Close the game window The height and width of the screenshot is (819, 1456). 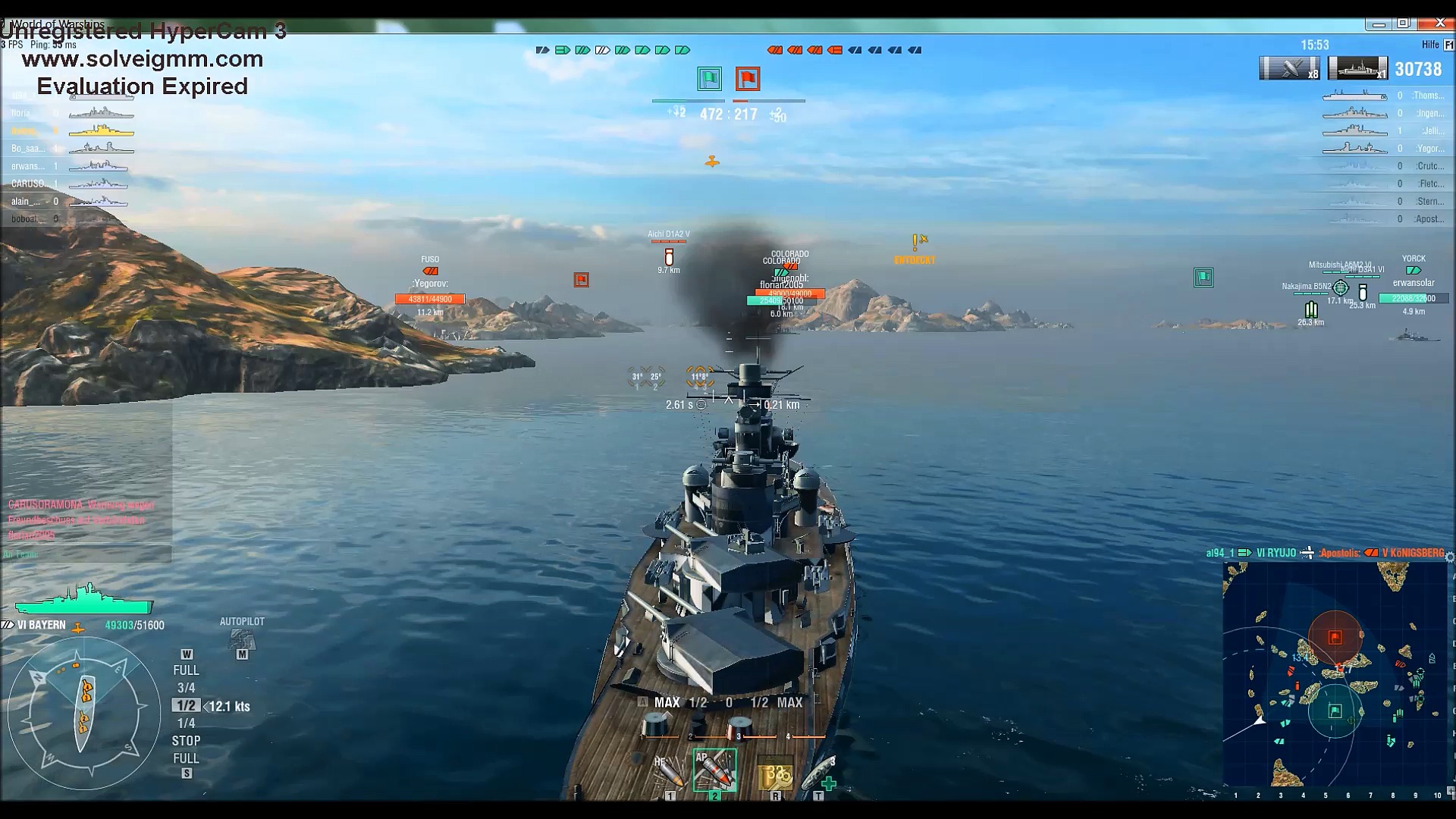pyautogui.click(x=1440, y=24)
